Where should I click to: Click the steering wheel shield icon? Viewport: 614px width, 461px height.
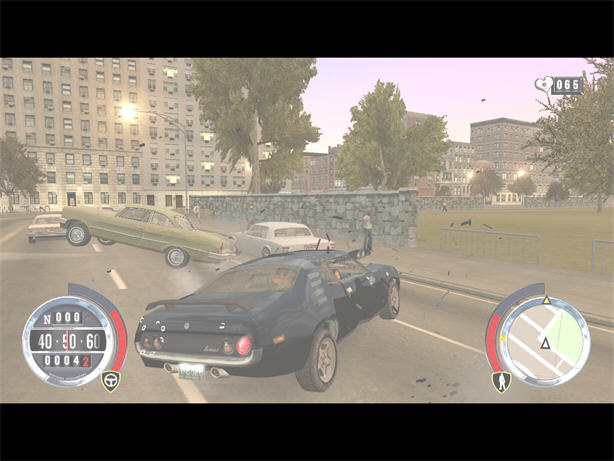coord(110,381)
